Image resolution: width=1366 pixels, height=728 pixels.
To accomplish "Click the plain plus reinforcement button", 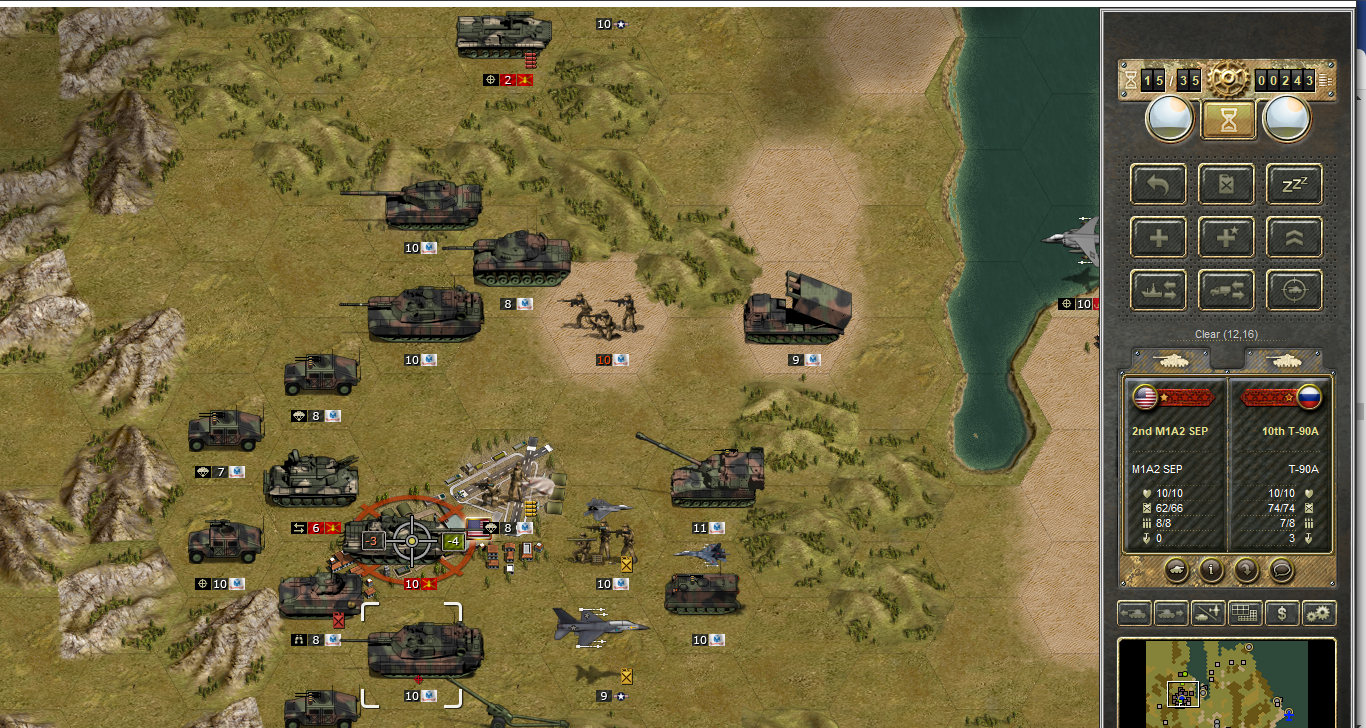I will 1158,237.
